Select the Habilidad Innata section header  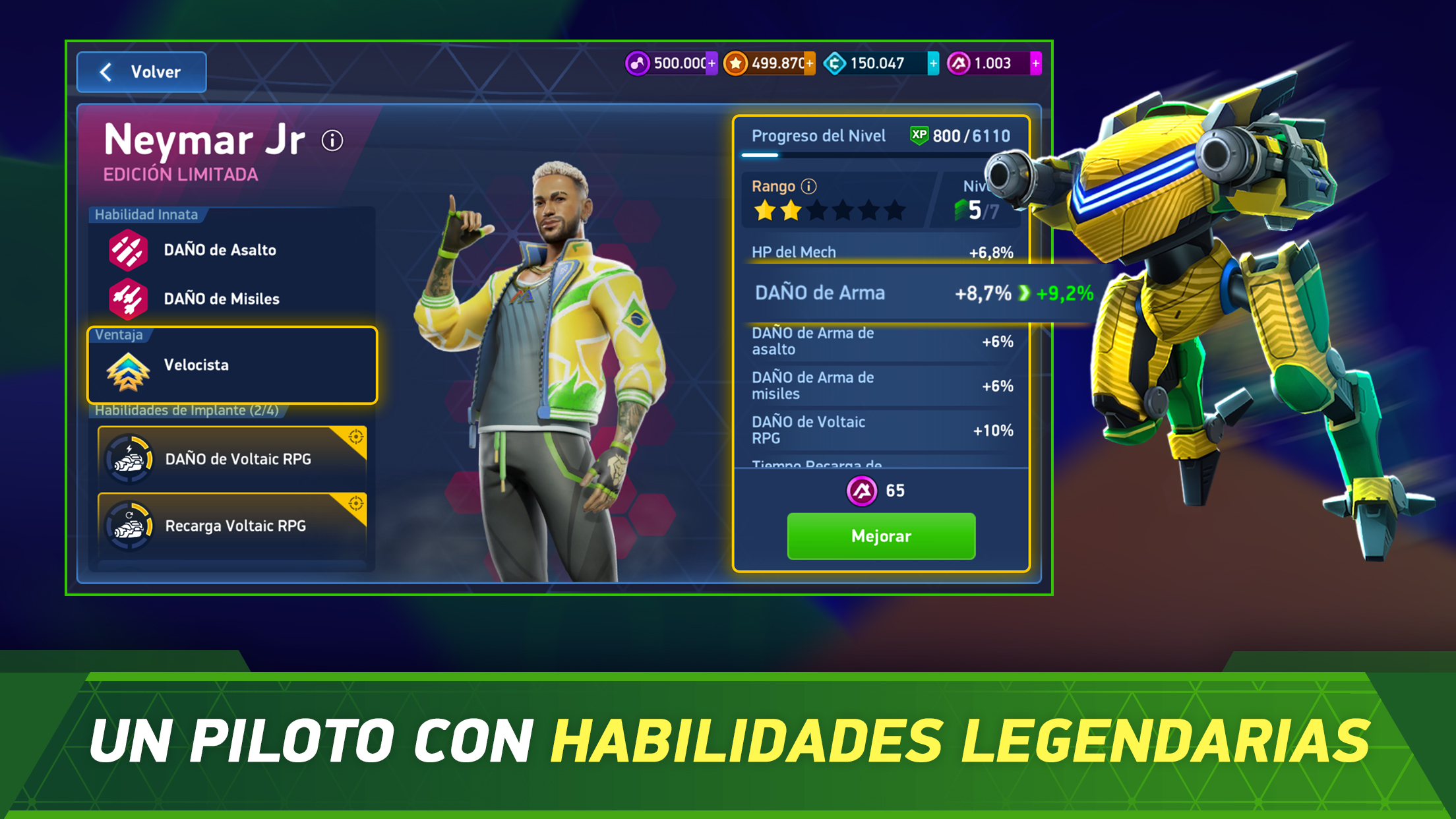tap(146, 214)
